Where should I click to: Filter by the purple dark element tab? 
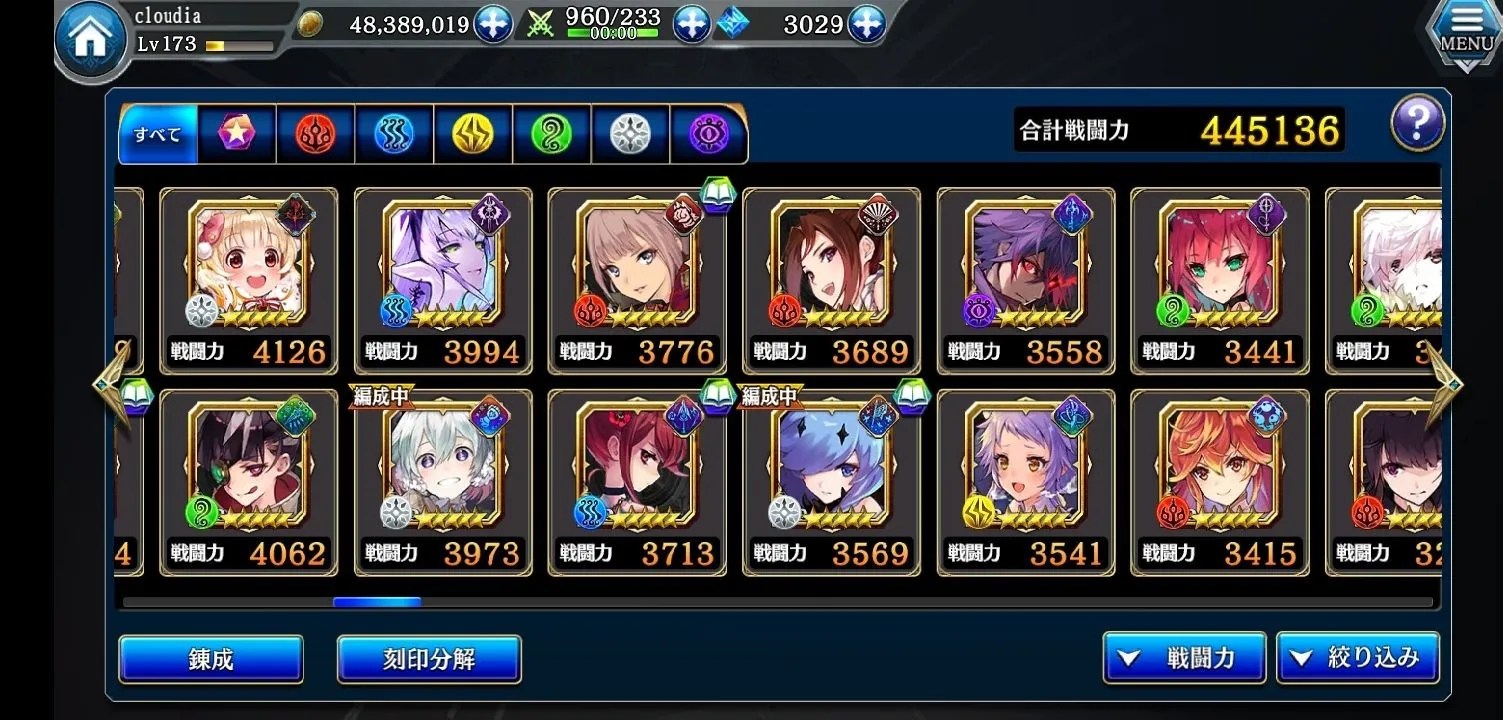click(708, 134)
